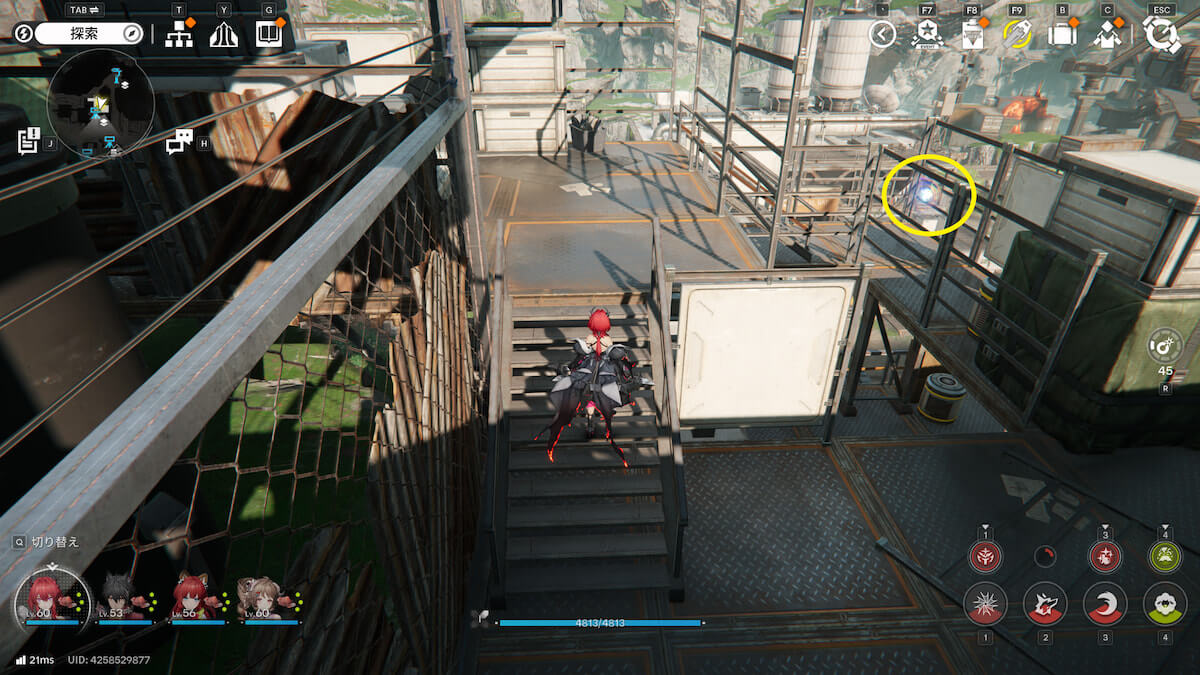Open the mission log document icon

28,141
